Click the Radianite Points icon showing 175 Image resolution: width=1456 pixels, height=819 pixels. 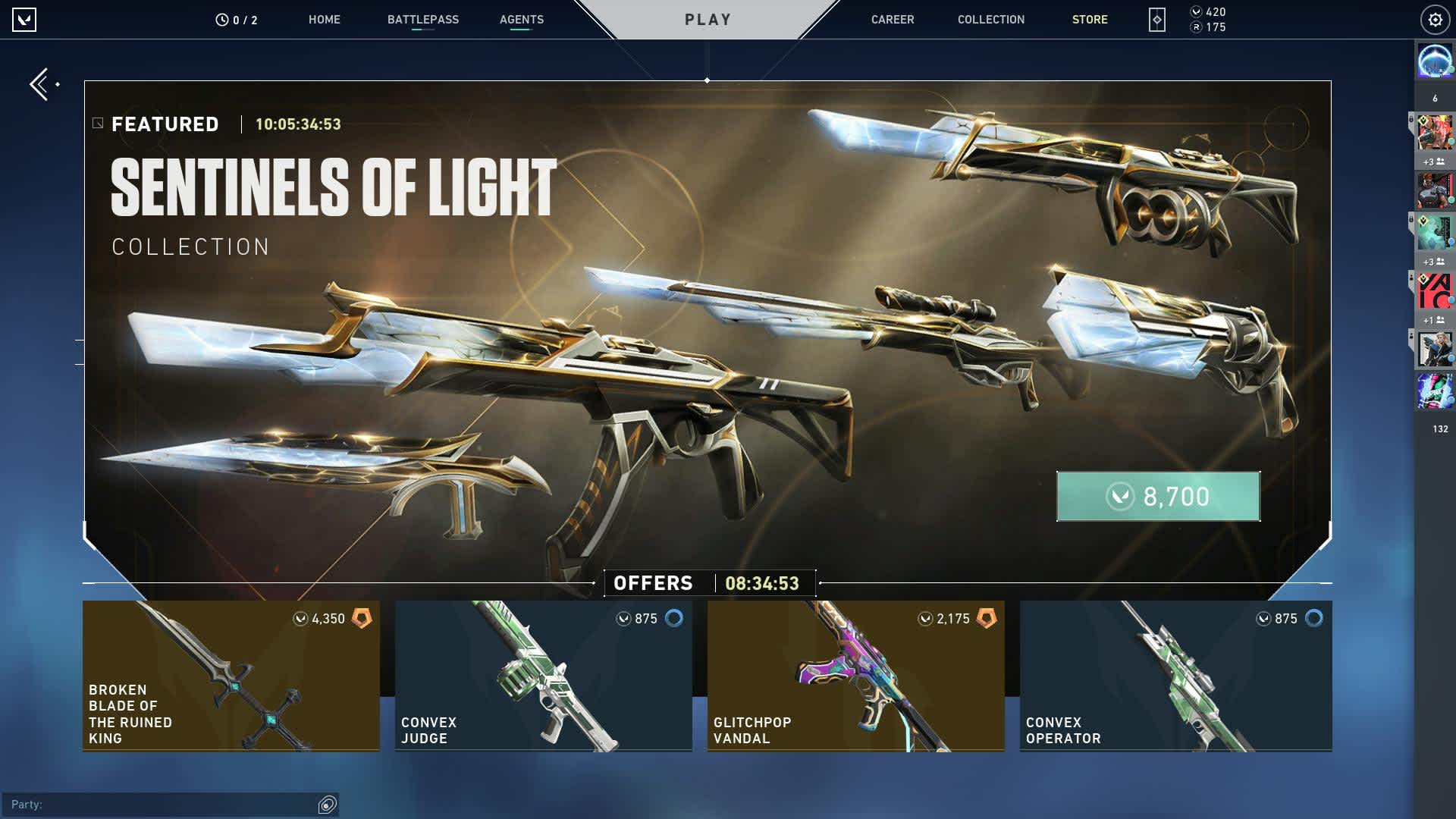tap(1197, 28)
